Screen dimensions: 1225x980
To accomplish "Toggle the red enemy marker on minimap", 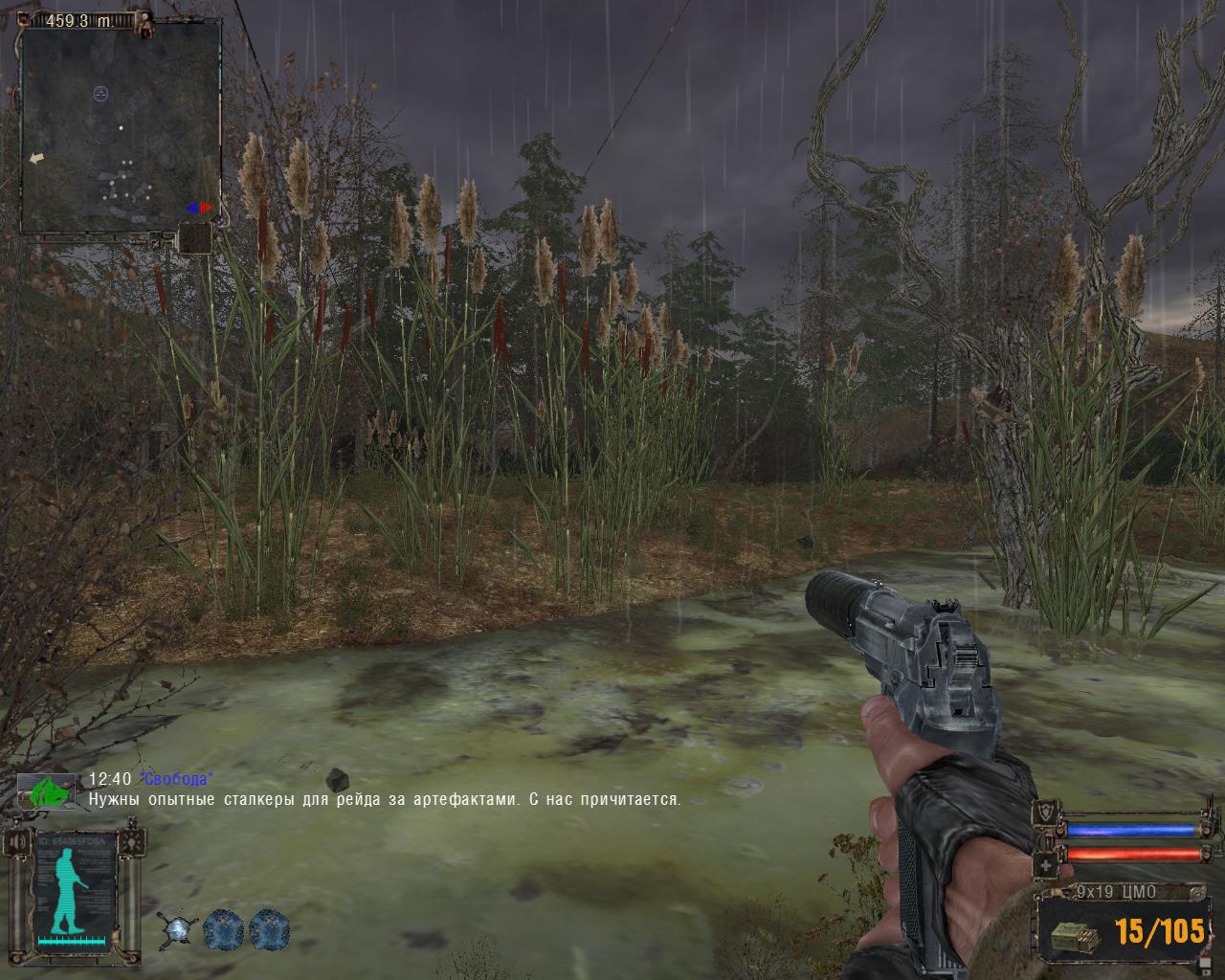I will click(203, 208).
